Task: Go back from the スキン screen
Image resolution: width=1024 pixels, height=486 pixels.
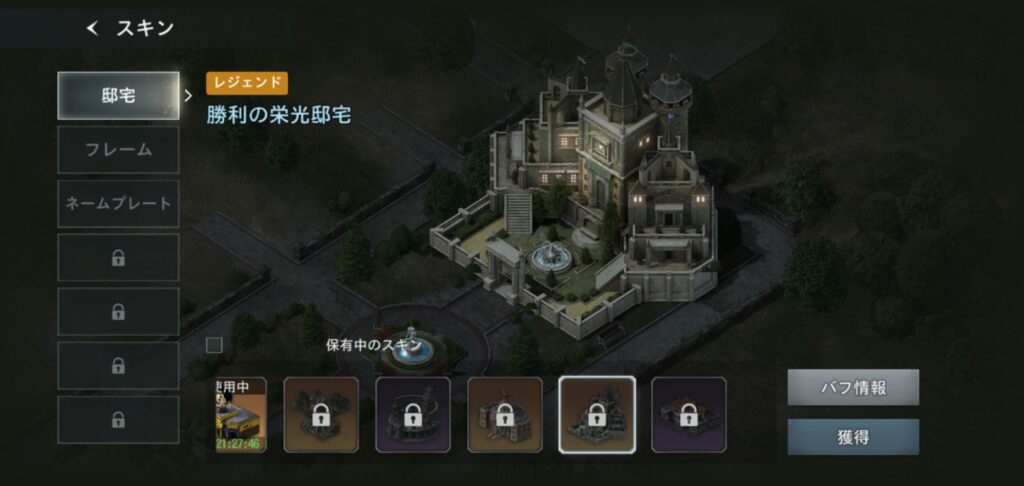Action: [93, 29]
